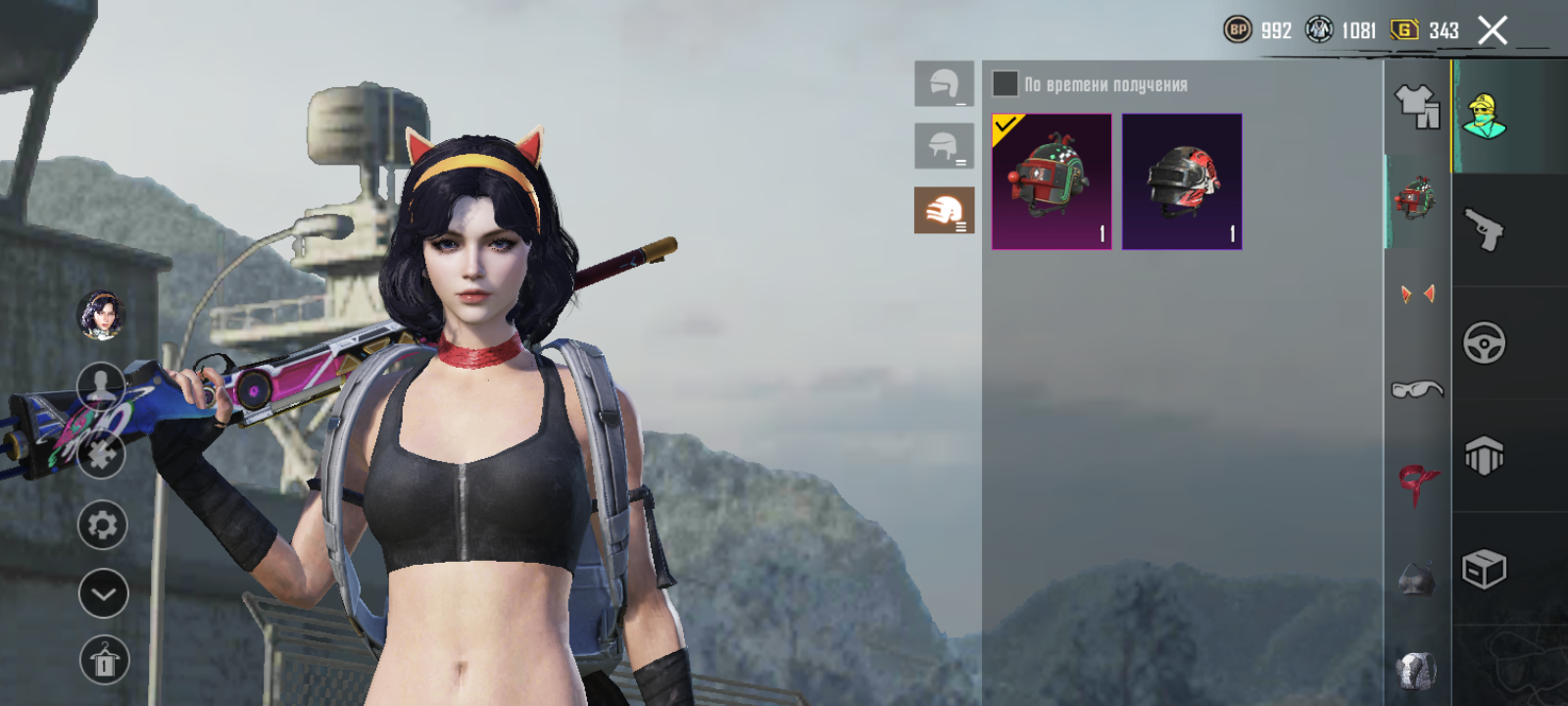The height and width of the screenshot is (706, 1568).
Task: Open the pistol weapons tab
Action: (x=1484, y=230)
